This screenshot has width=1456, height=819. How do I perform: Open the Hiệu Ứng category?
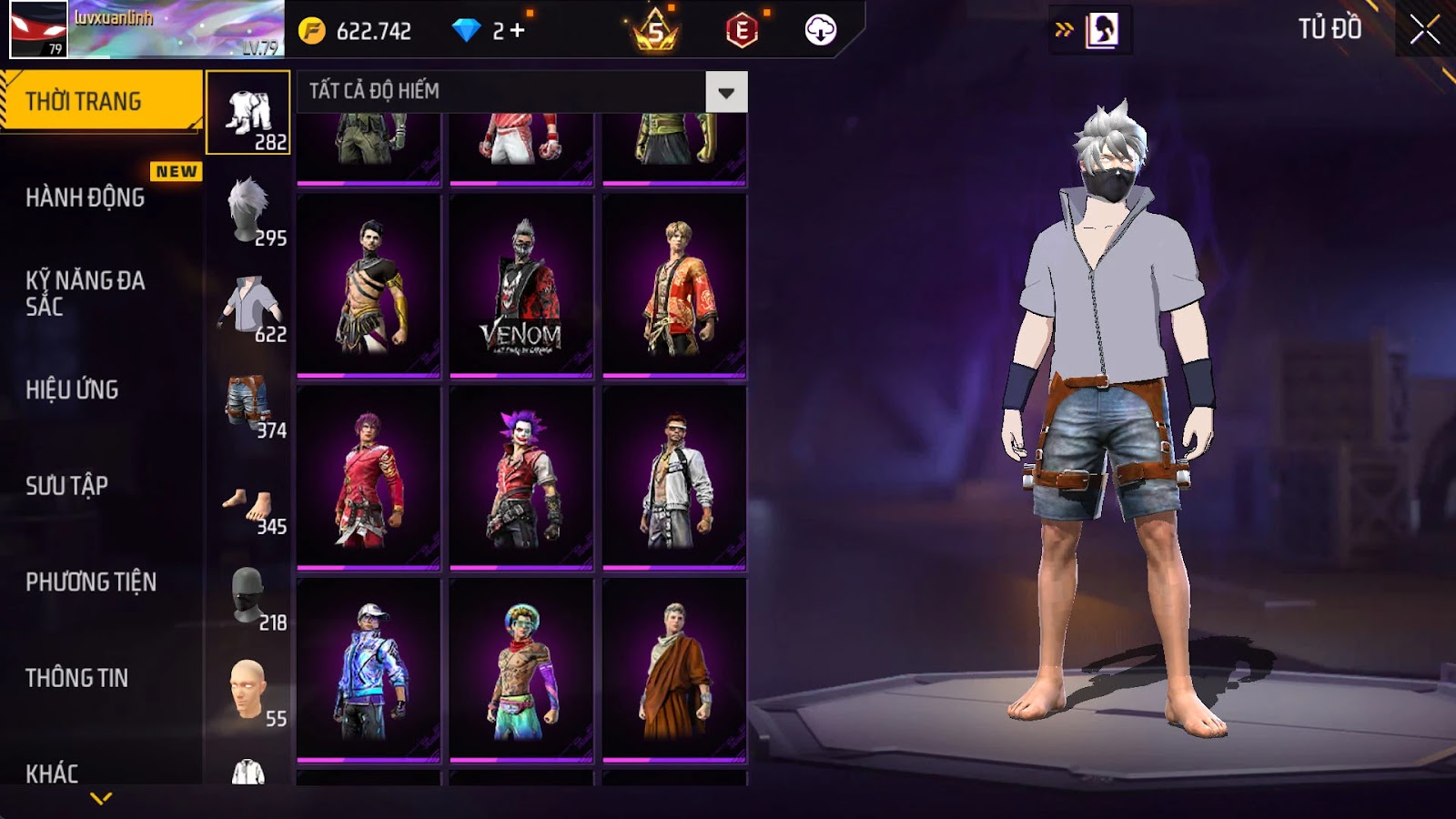click(73, 389)
